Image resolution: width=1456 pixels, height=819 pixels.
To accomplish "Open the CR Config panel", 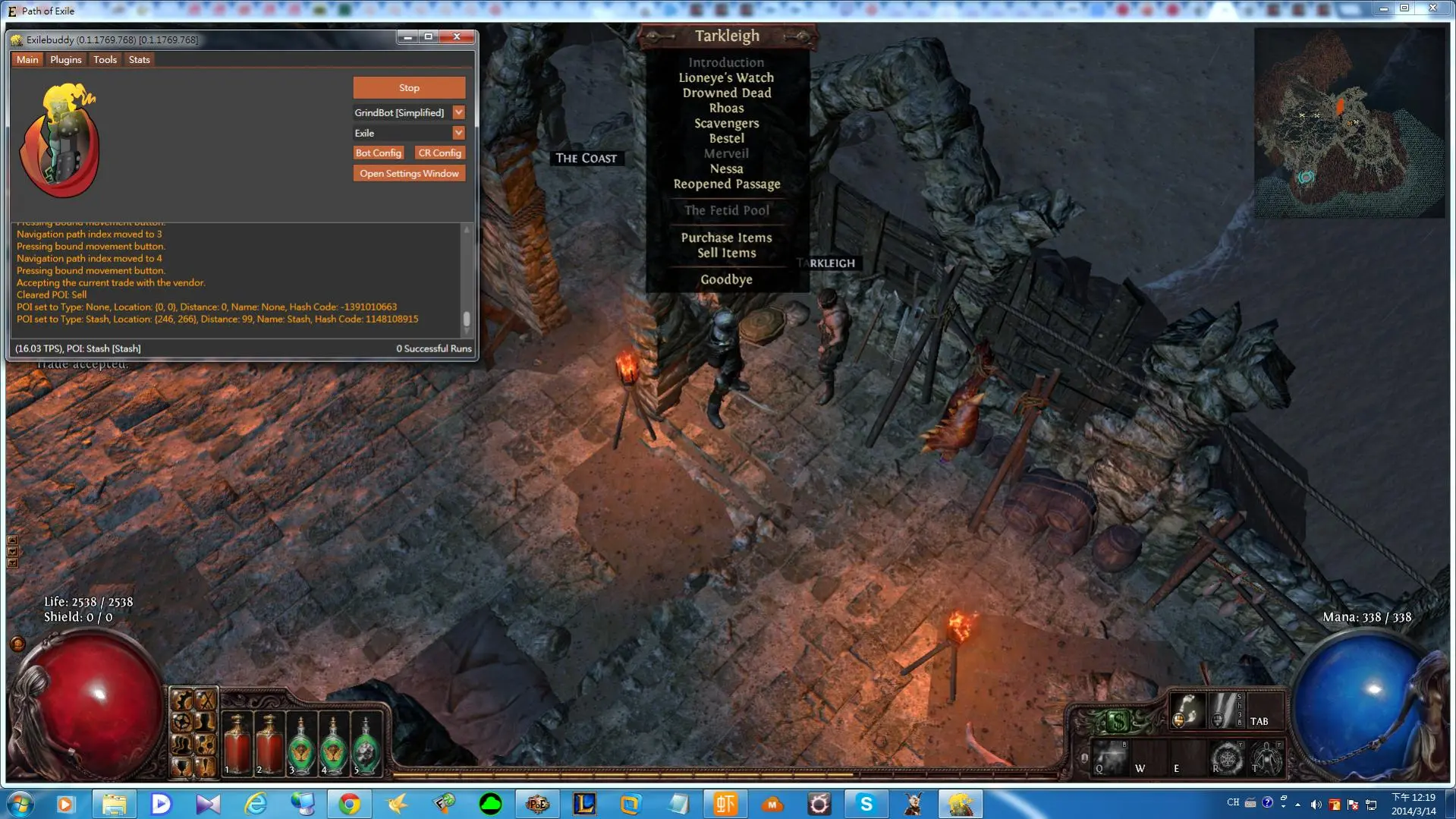I will (439, 153).
